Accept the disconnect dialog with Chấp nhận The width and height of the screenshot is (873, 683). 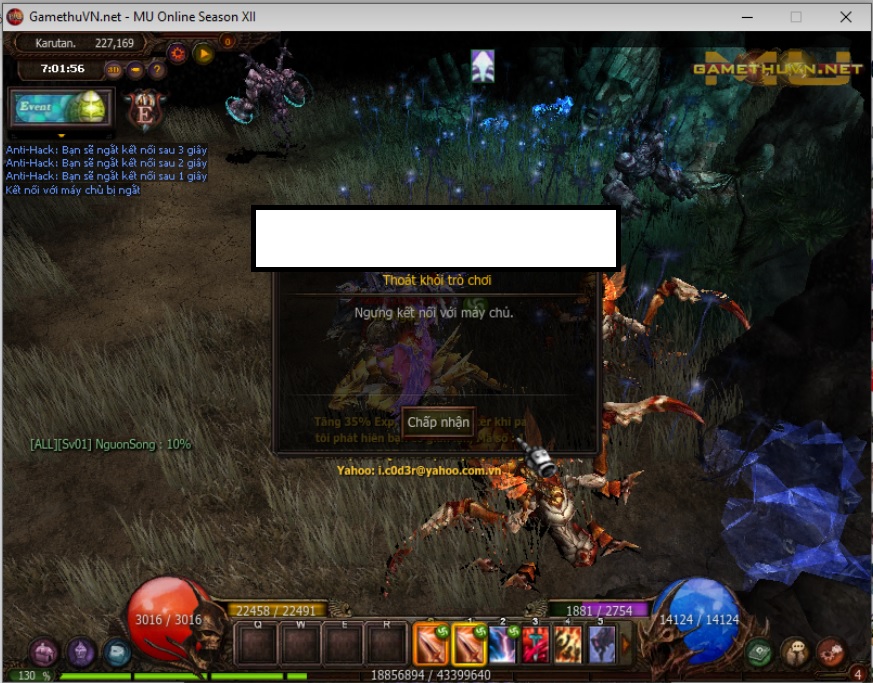pos(438,422)
